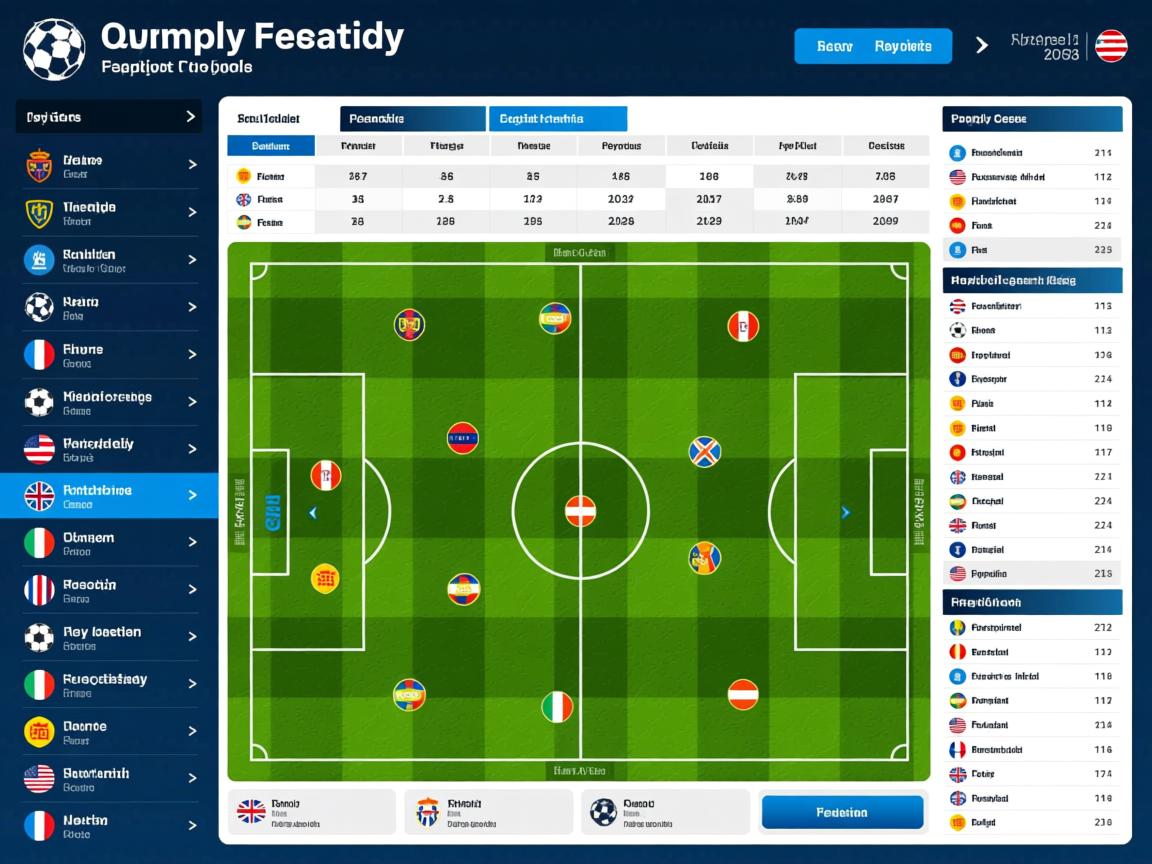Screen dimensions: 1152x864
Task: Click the large blue button in the header
Action: 872,46
